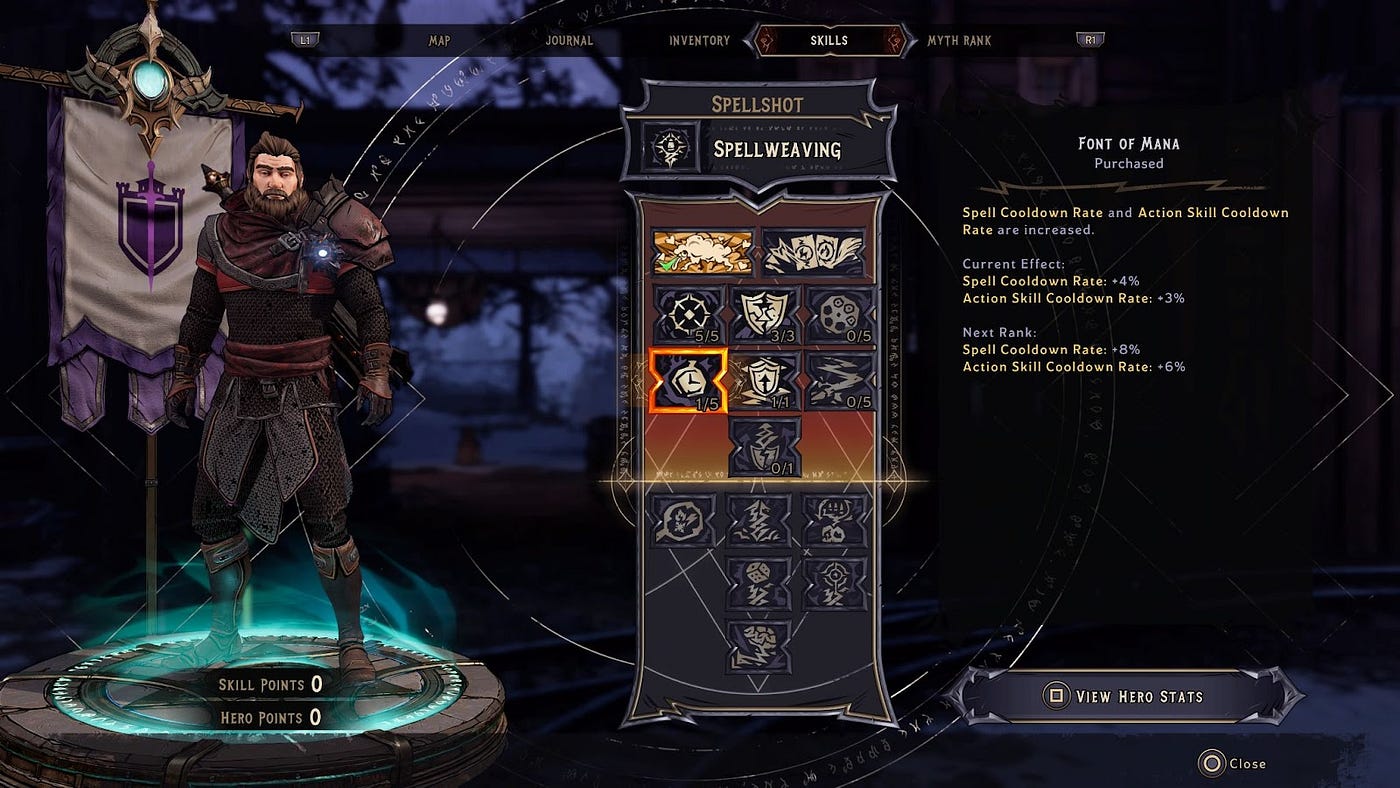Select the crosshair skill at 5/5

click(688, 314)
